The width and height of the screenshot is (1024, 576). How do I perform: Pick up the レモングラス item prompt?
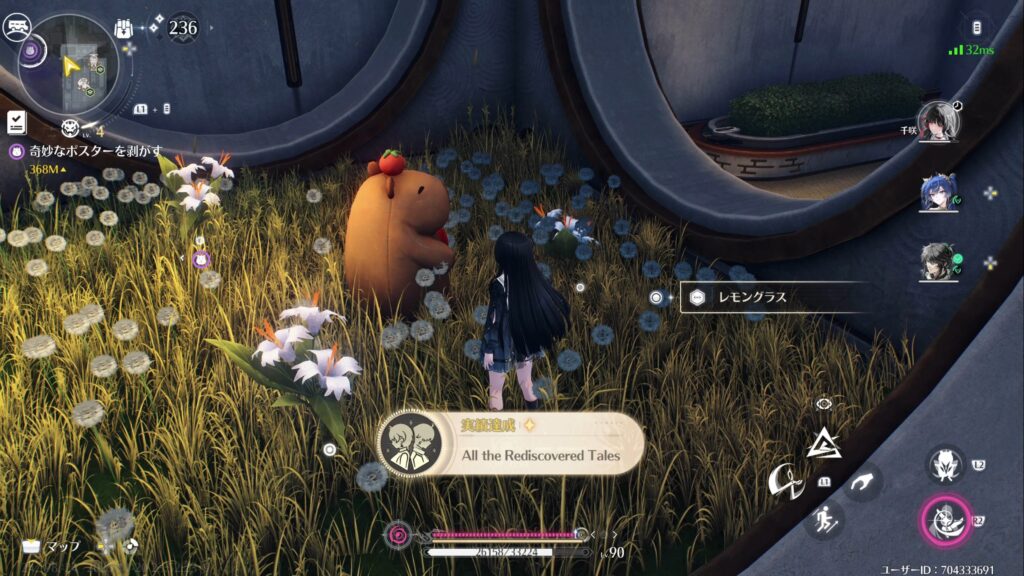(x=768, y=297)
